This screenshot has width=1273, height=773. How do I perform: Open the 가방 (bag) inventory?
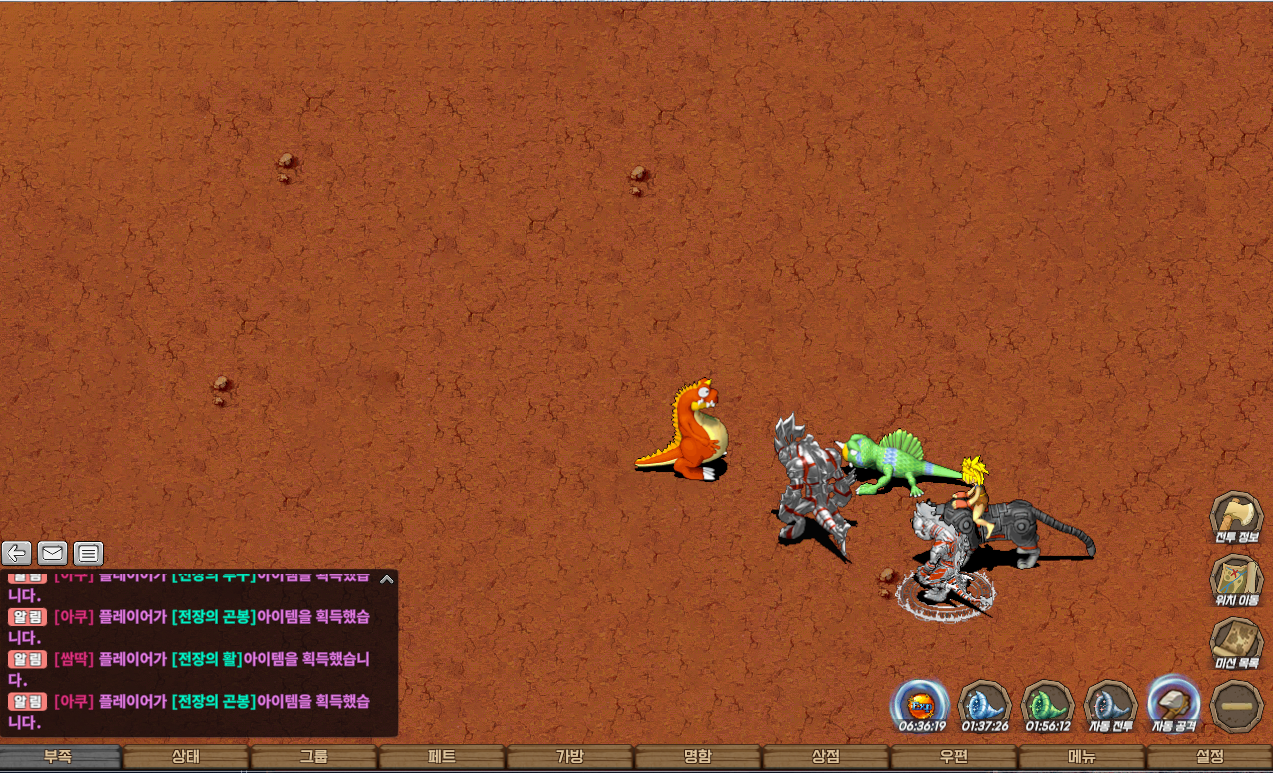570,757
